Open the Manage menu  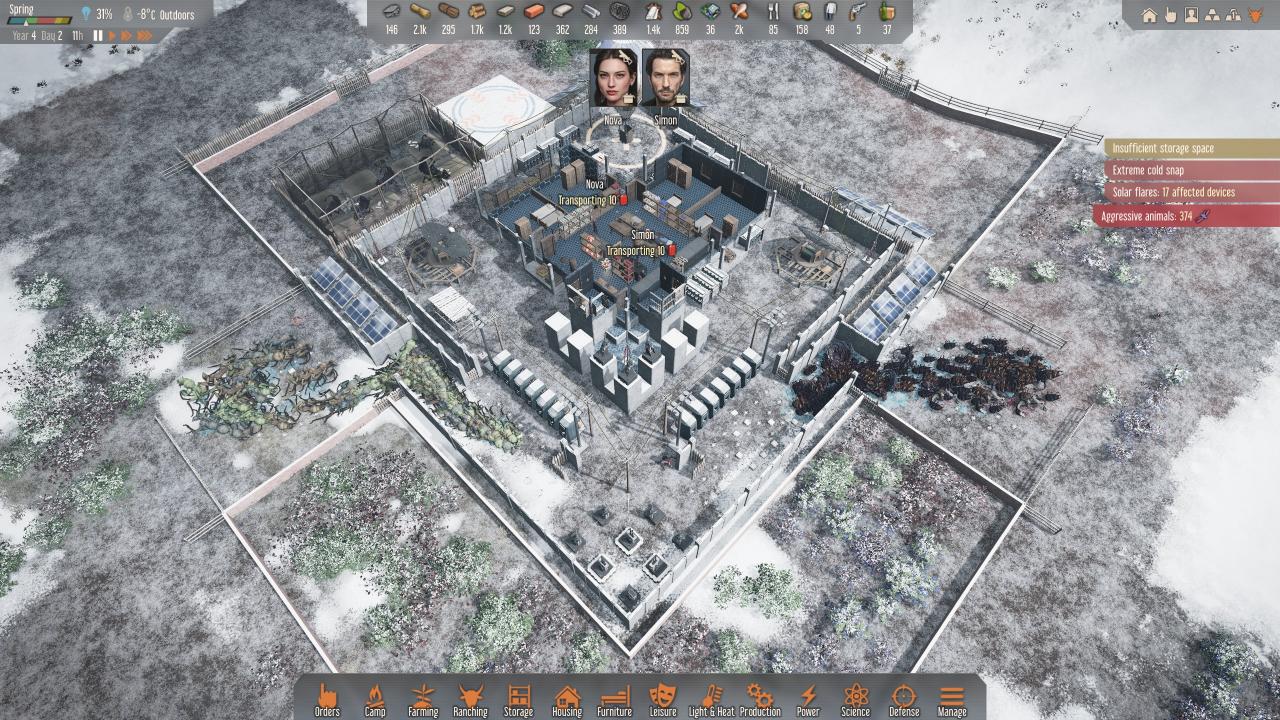tap(952, 699)
